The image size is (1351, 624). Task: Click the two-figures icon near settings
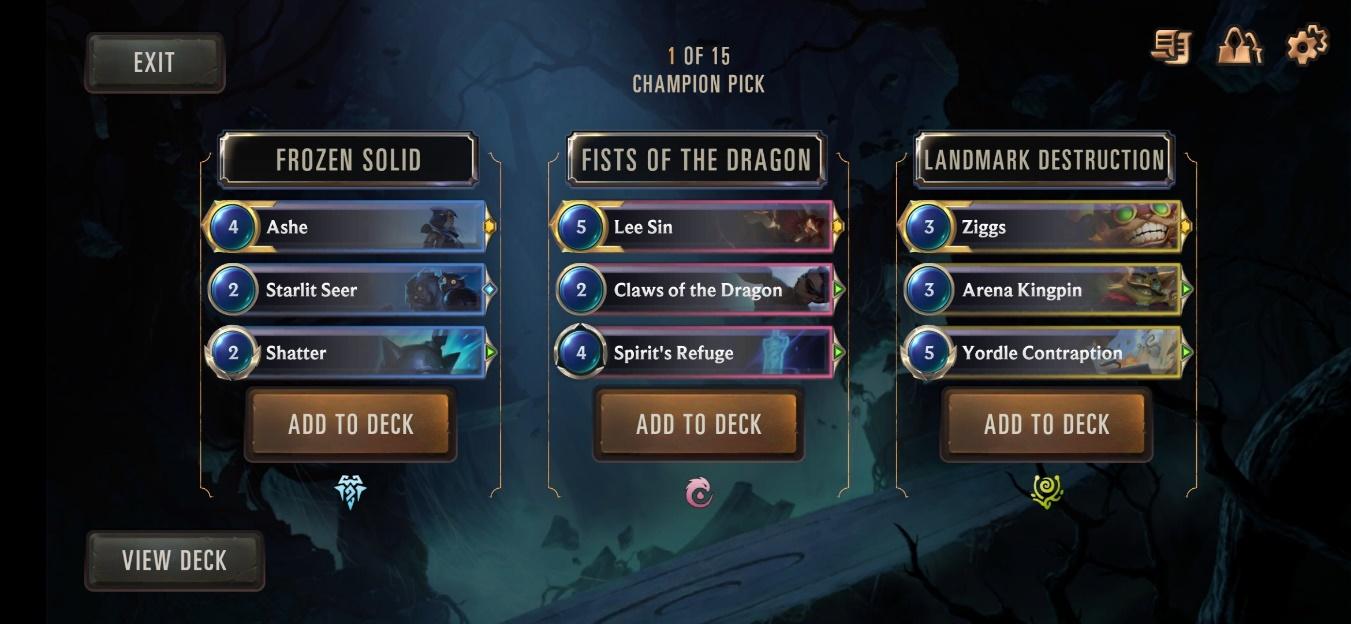1239,47
